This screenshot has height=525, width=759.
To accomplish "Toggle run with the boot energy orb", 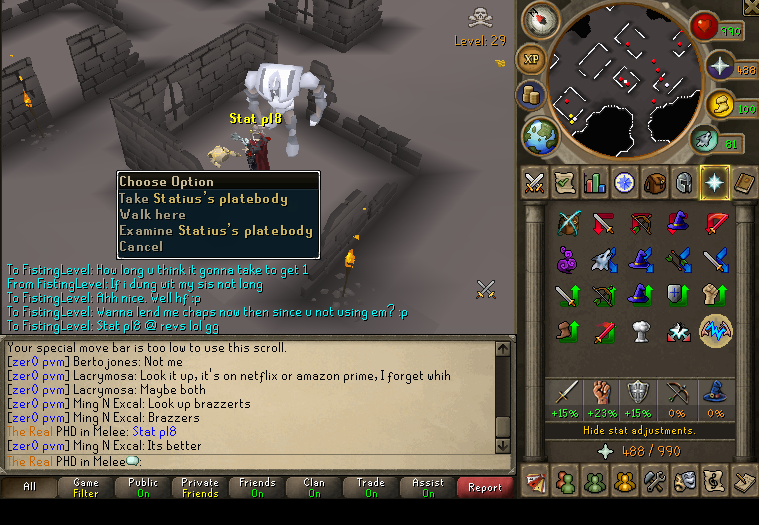I will point(705,140).
